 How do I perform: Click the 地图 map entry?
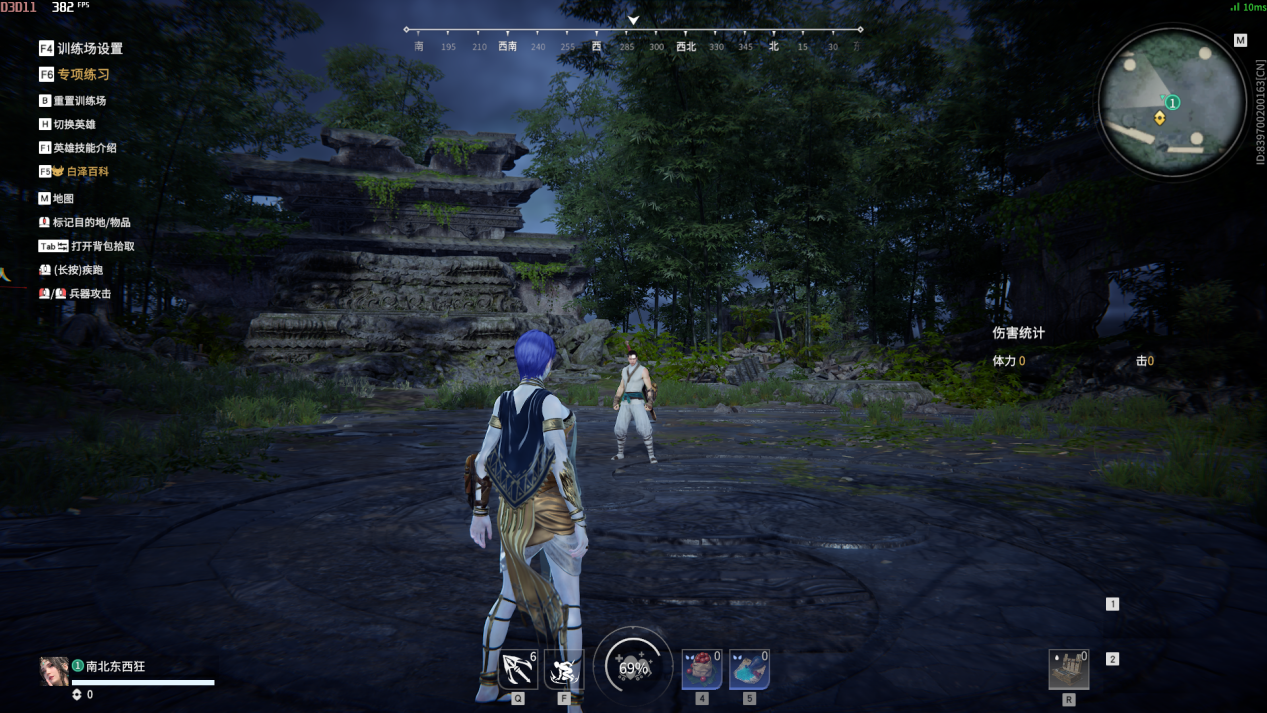[62, 199]
